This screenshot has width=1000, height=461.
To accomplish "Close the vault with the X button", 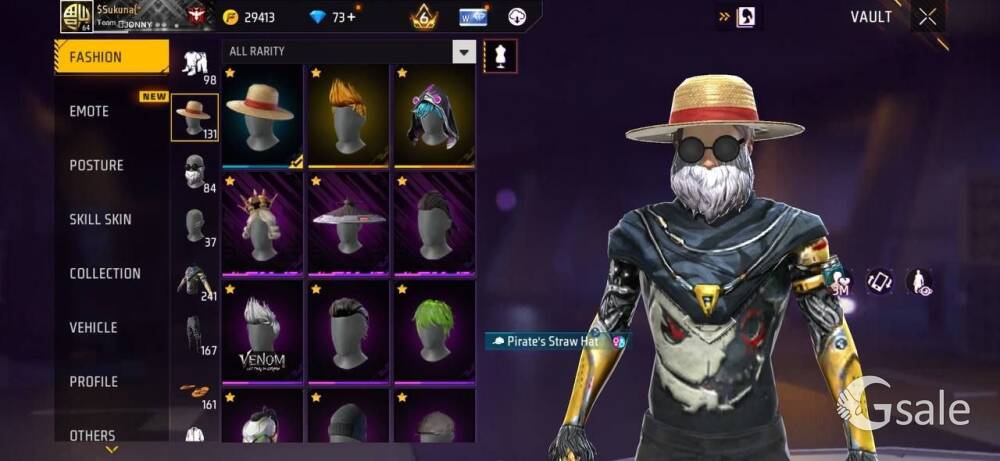I will tap(928, 17).
